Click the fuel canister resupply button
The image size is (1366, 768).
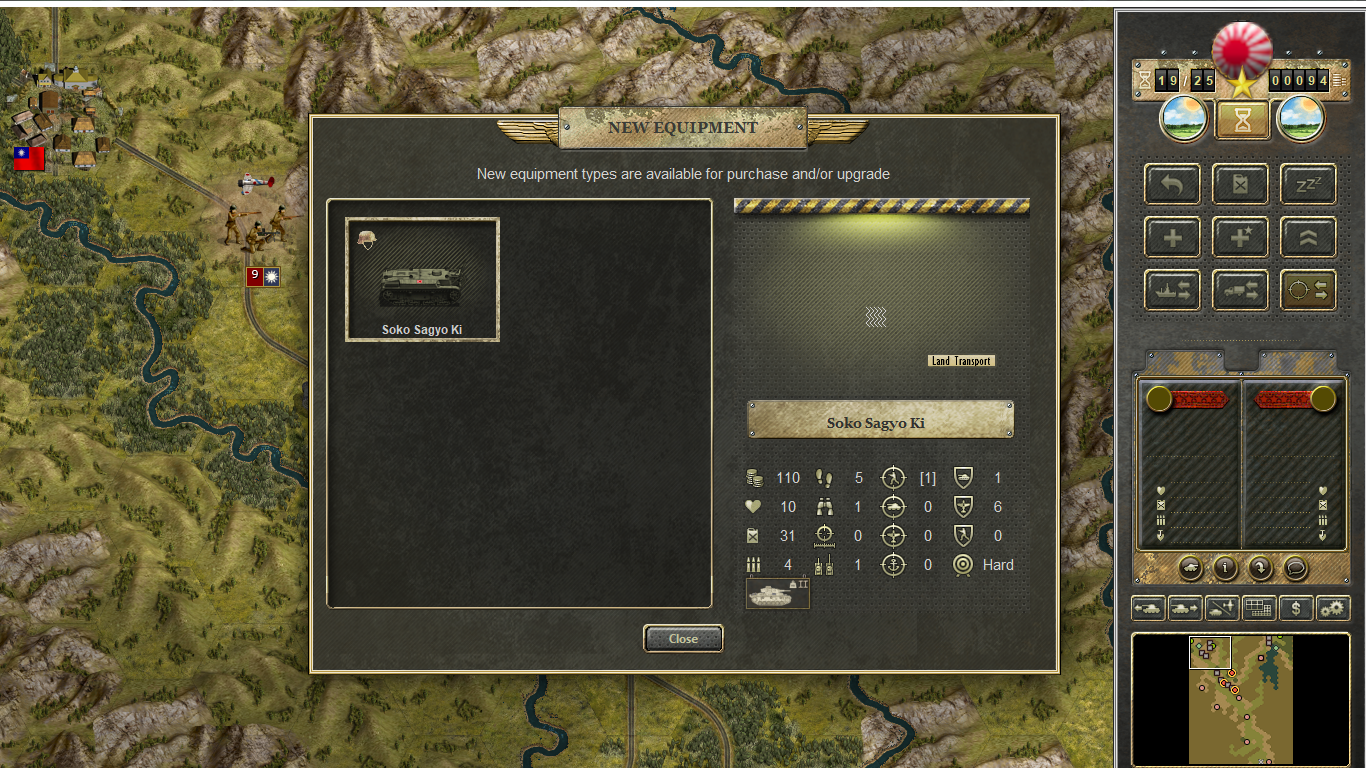coord(1240,184)
